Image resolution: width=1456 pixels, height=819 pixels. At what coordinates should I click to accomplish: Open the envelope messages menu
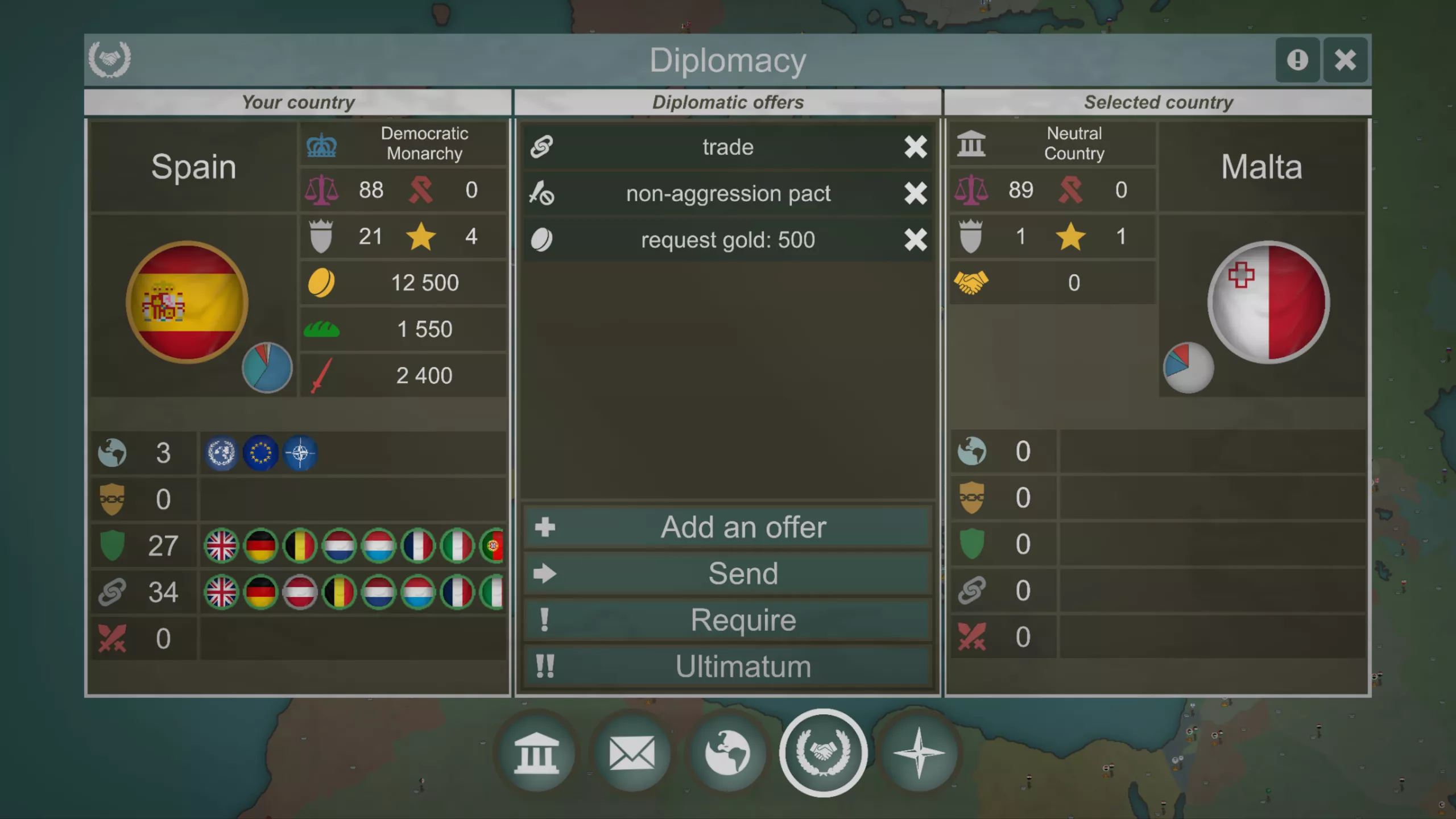pos(632,754)
